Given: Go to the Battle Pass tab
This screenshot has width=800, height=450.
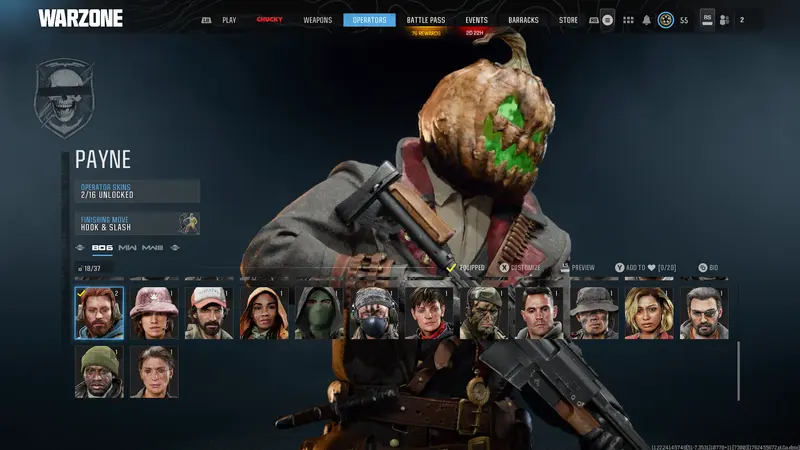Looking at the screenshot, I should [x=424, y=20].
